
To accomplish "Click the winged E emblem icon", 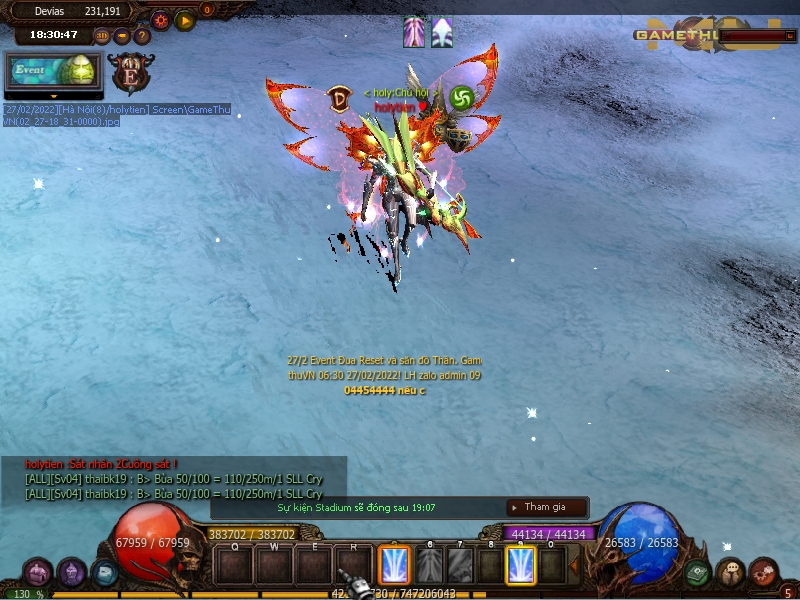I will (132, 73).
